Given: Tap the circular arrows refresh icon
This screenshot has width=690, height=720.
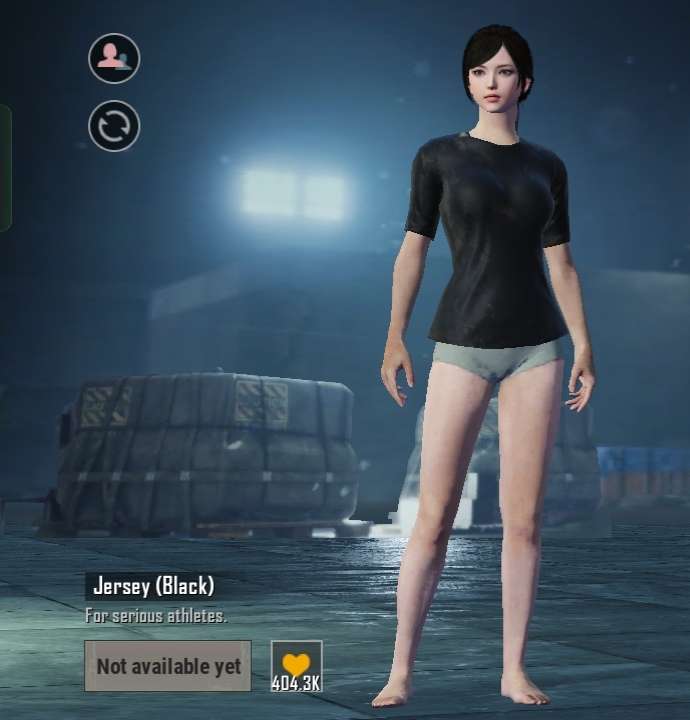Looking at the screenshot, I should (x=114, y=127).
